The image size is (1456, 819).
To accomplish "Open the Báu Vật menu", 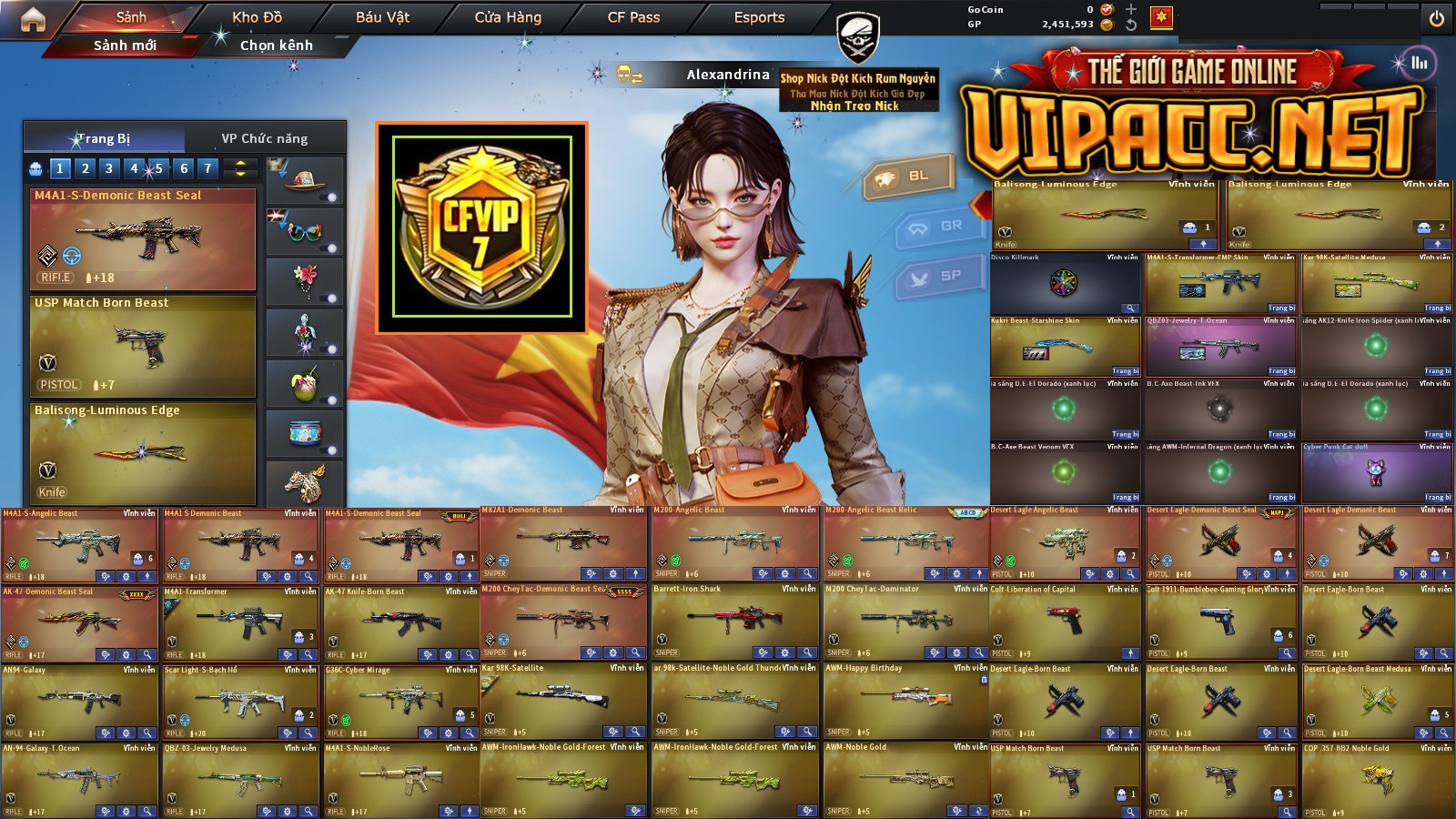I will click(x=382, y=17).
